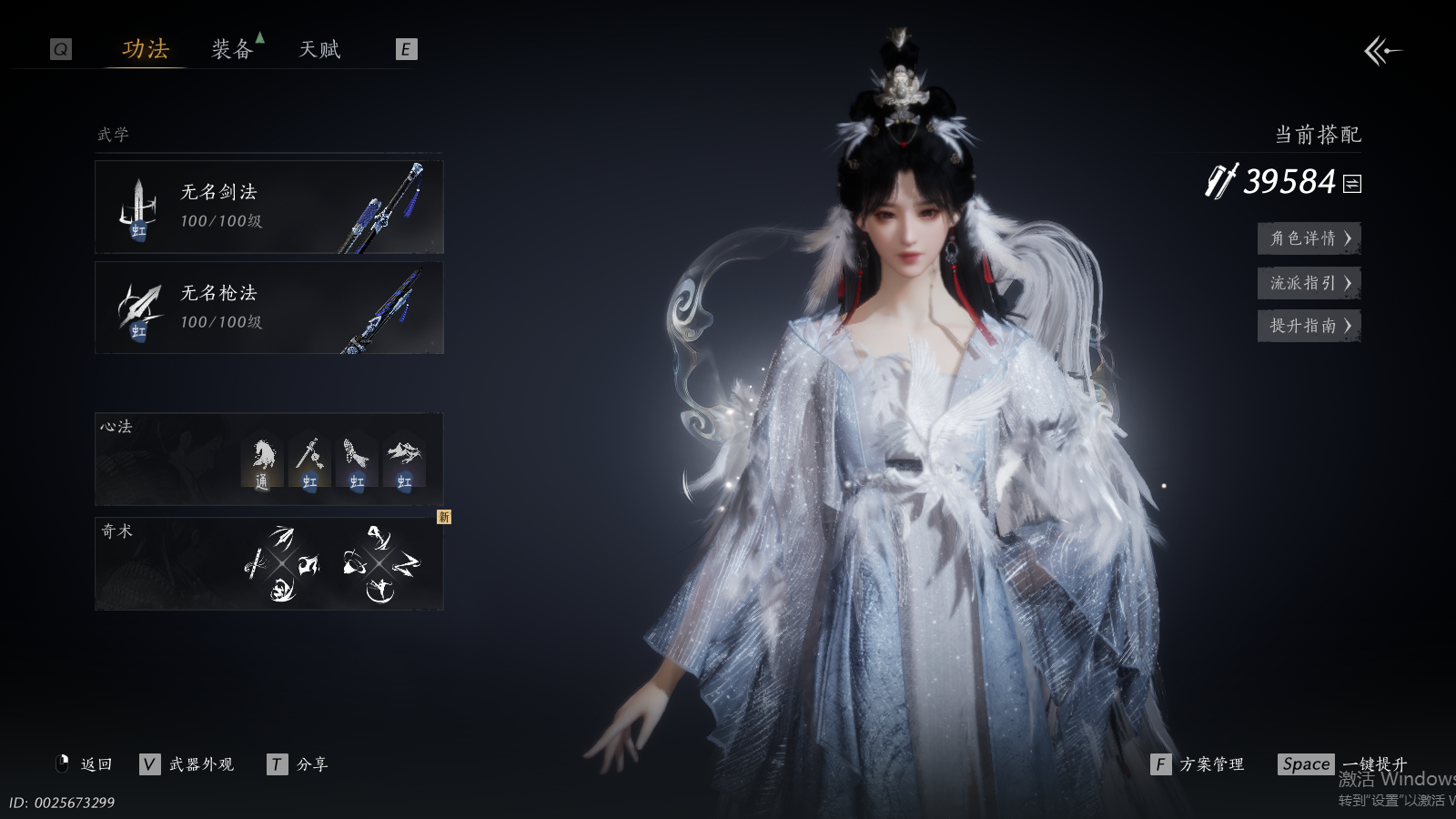Open the 流派指引 style guide

pos(1309,283)
